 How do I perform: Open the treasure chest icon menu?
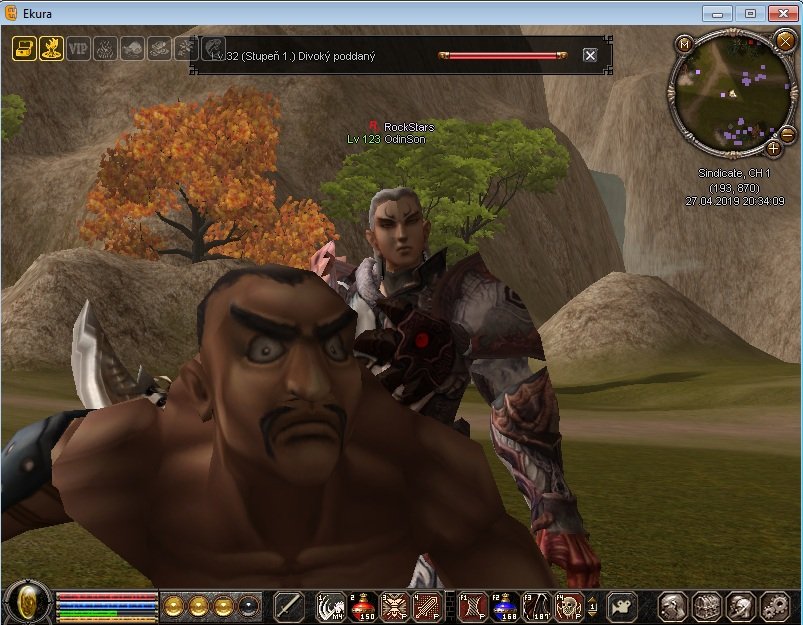click(x=24, y=48)
